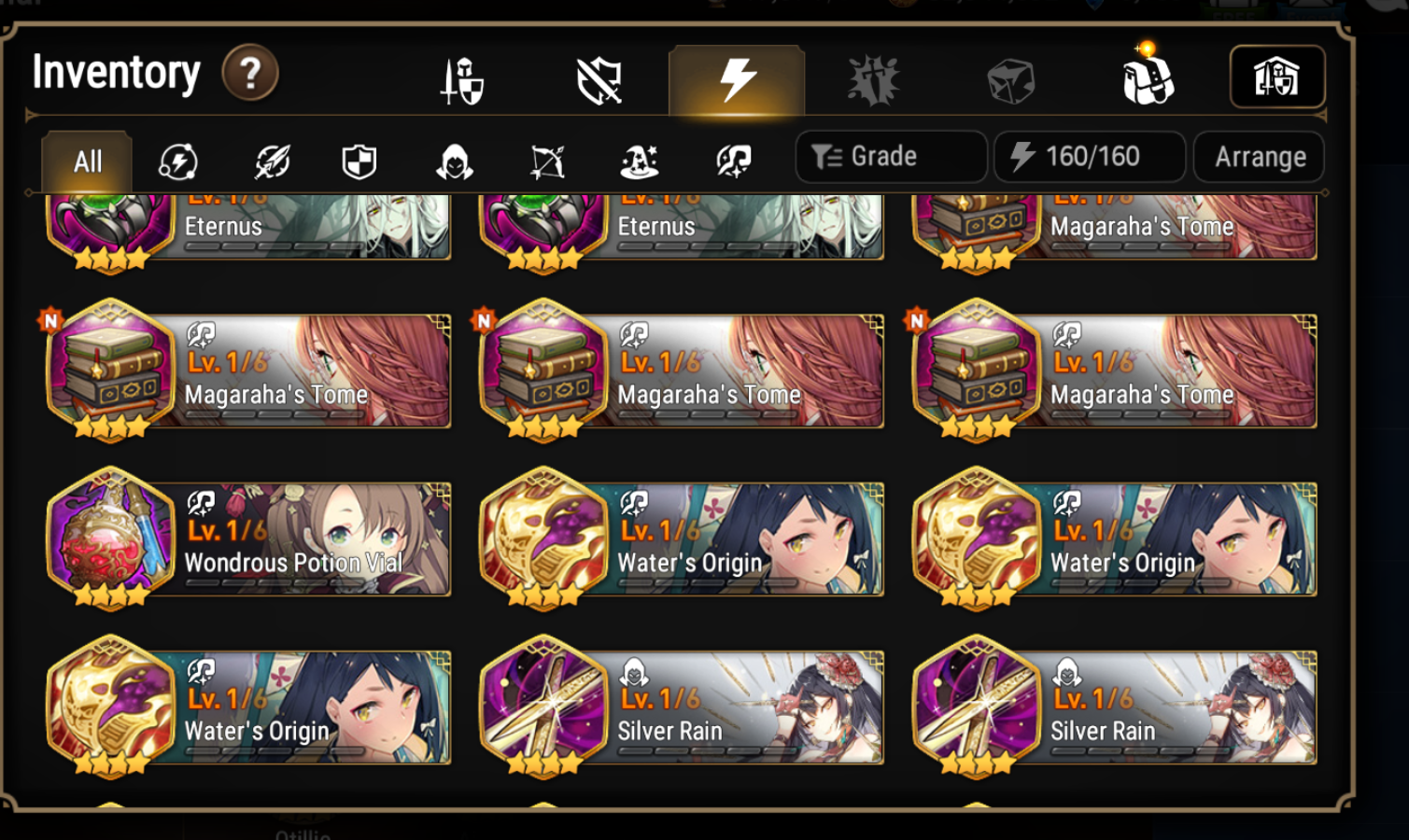
Task: Click the 160/160 capacity indicator
Action: point(1090,156)
